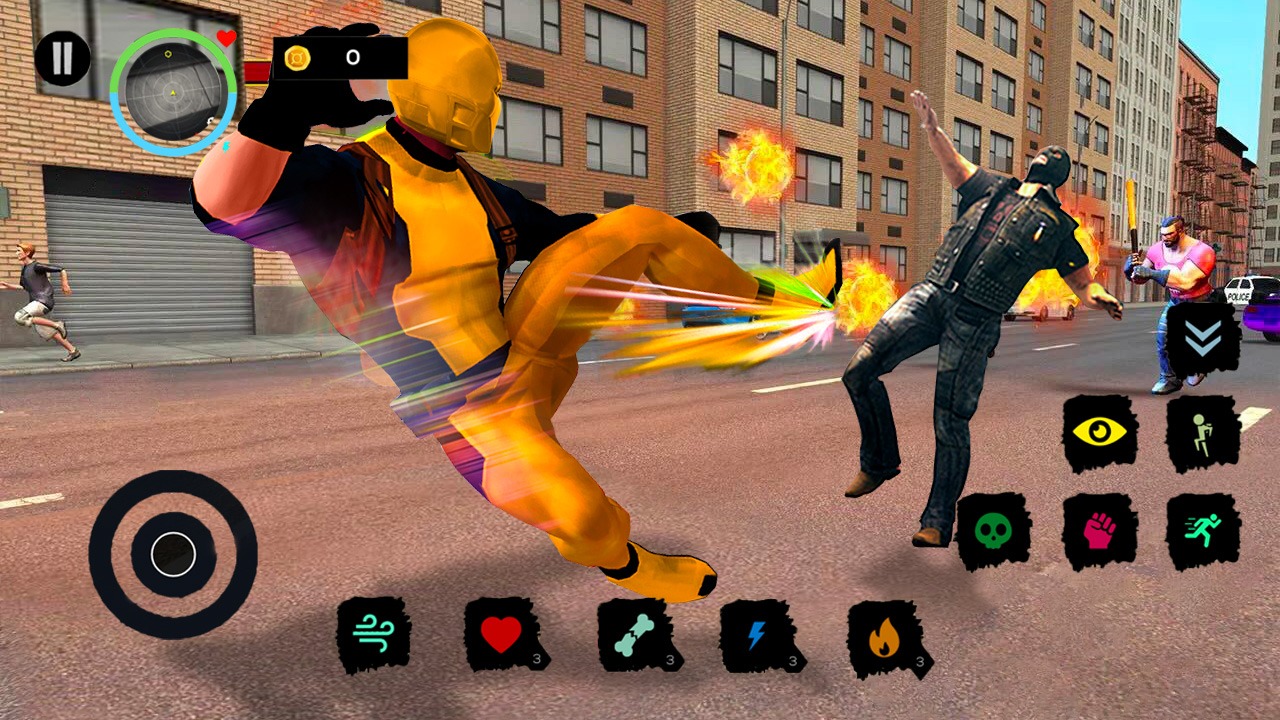Trigger the green running sprint ability
1280x720 pixels.
click(1203, 530)
